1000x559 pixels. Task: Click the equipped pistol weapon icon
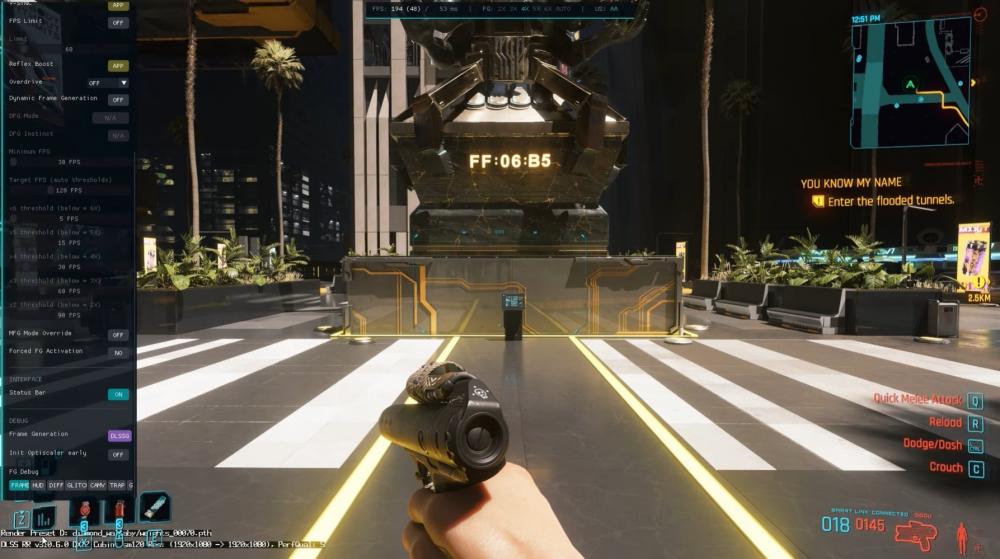(x=913, y=536)
